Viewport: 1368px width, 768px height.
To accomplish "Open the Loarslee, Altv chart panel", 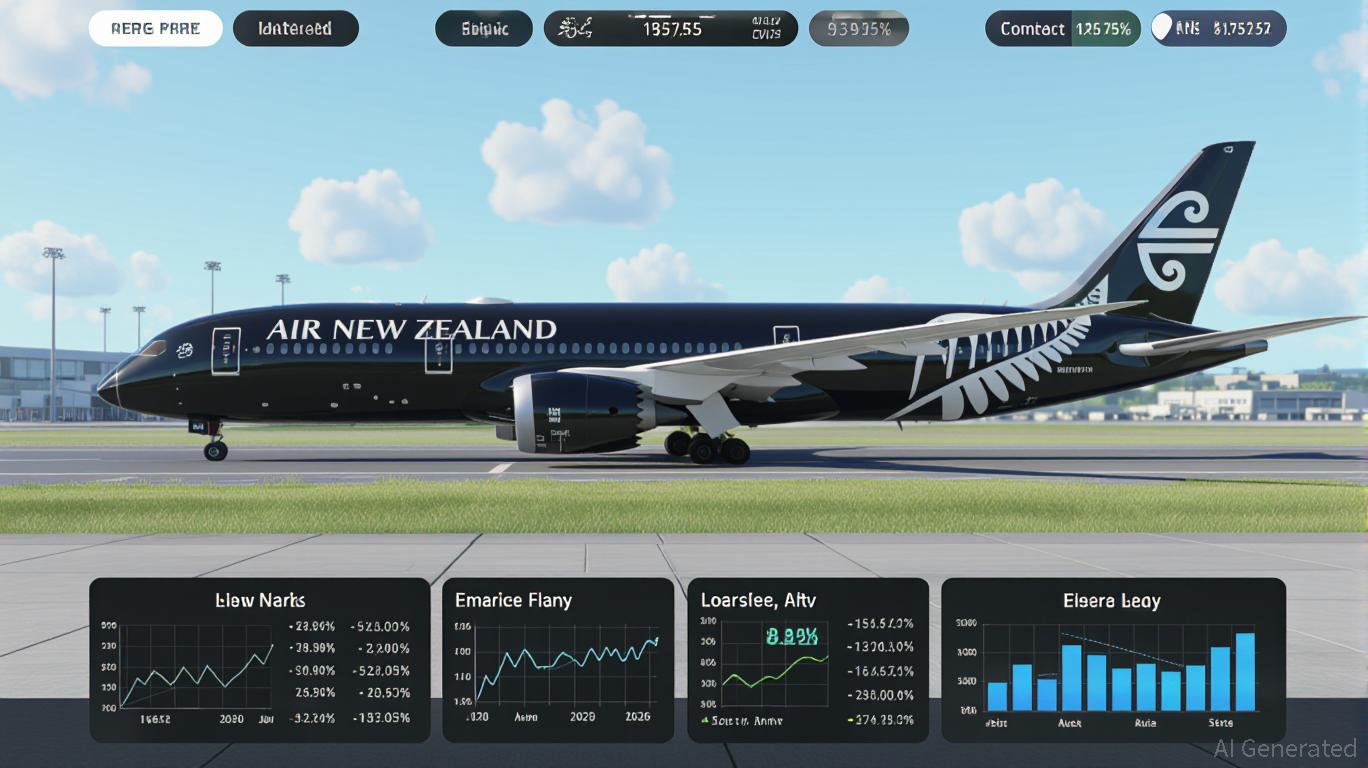I will tap(808, 660).
